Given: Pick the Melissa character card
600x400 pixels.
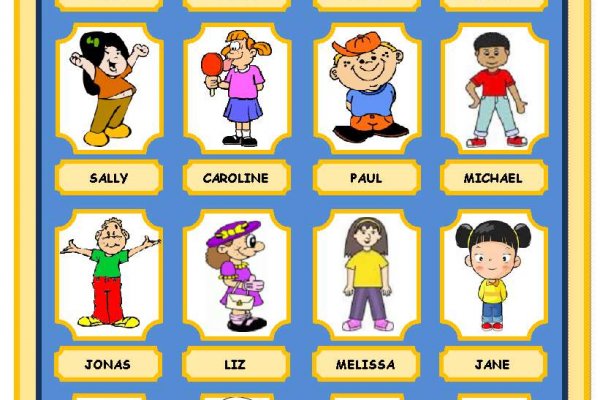Looking at the screenshot, I should [x=366, y=274].
